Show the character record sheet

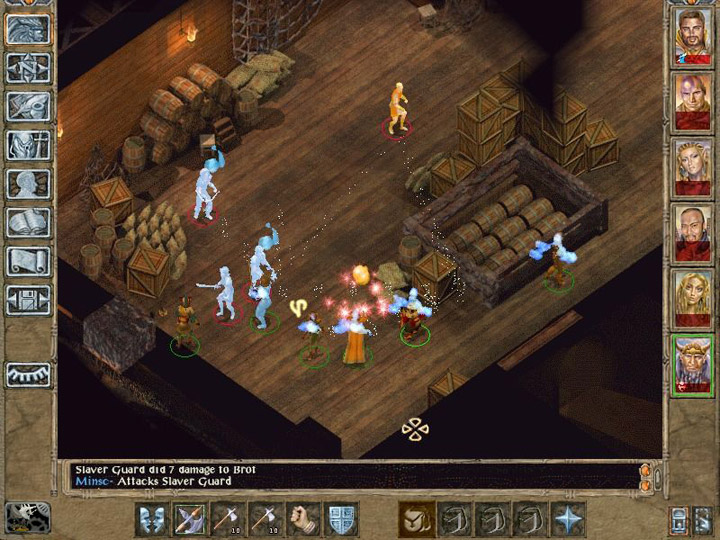tap(28, 184)
